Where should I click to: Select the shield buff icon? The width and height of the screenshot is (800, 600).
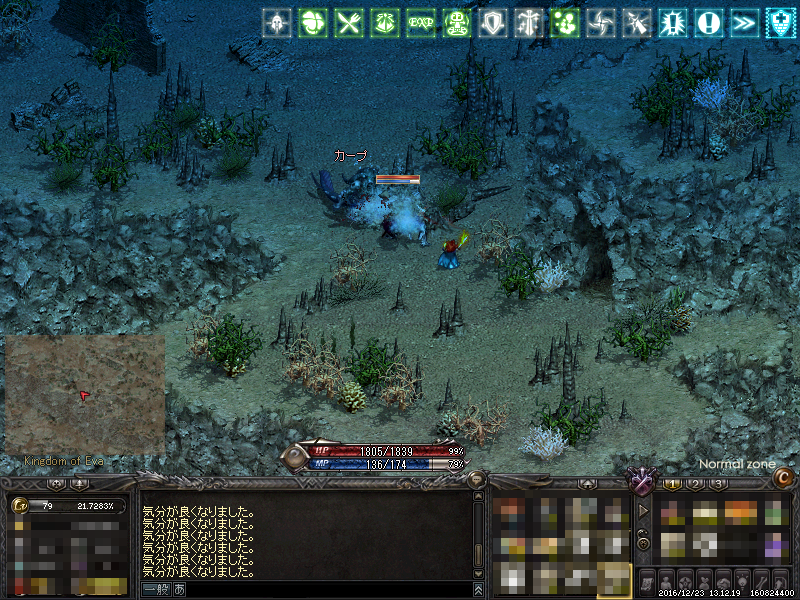click(x=491, y=22)
